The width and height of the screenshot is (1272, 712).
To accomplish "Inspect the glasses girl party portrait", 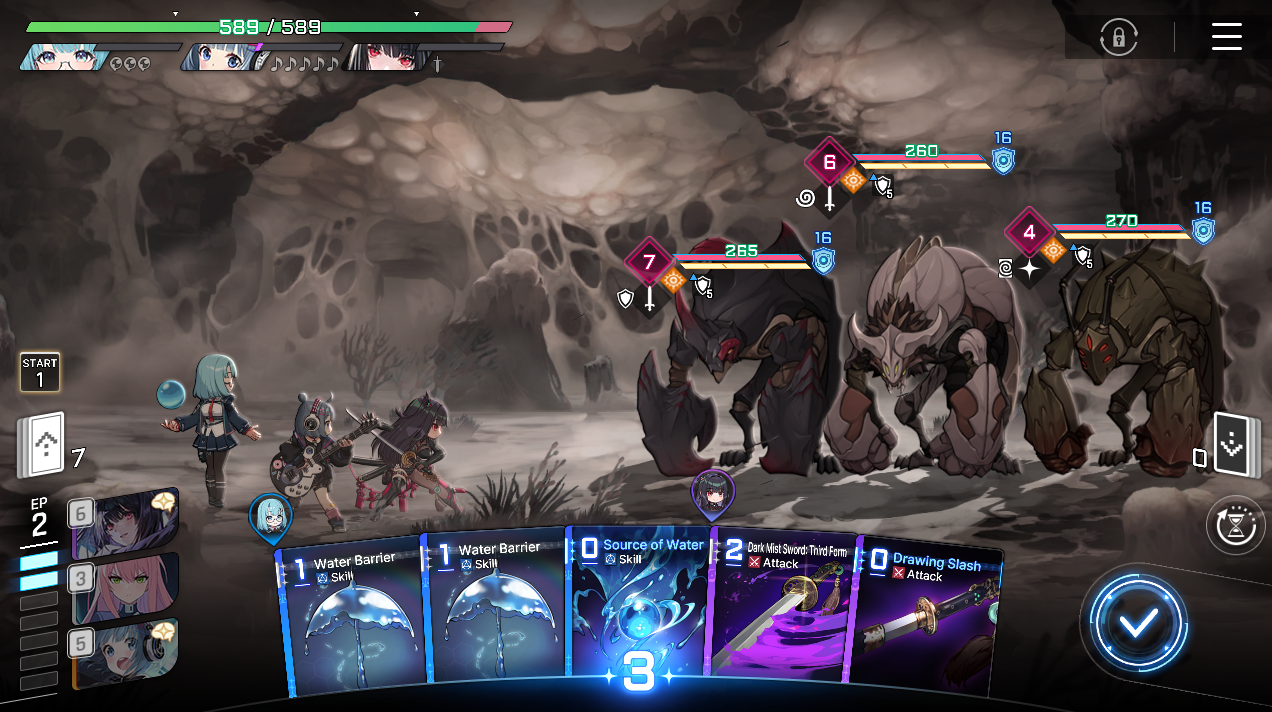I will (x=62, y=57).
